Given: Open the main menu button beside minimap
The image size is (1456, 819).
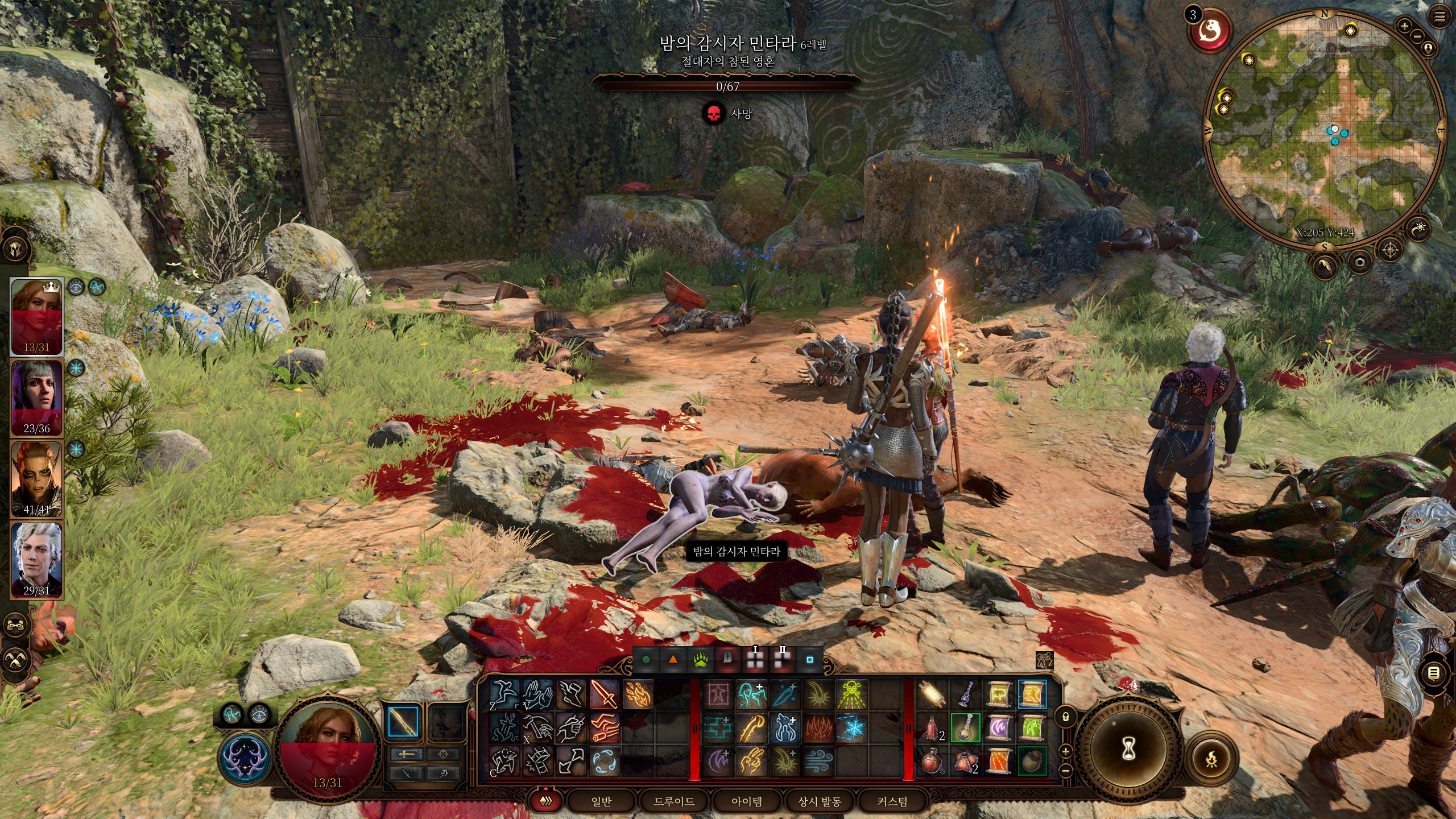Looking at the screenshot, I should coord(1439,17).
